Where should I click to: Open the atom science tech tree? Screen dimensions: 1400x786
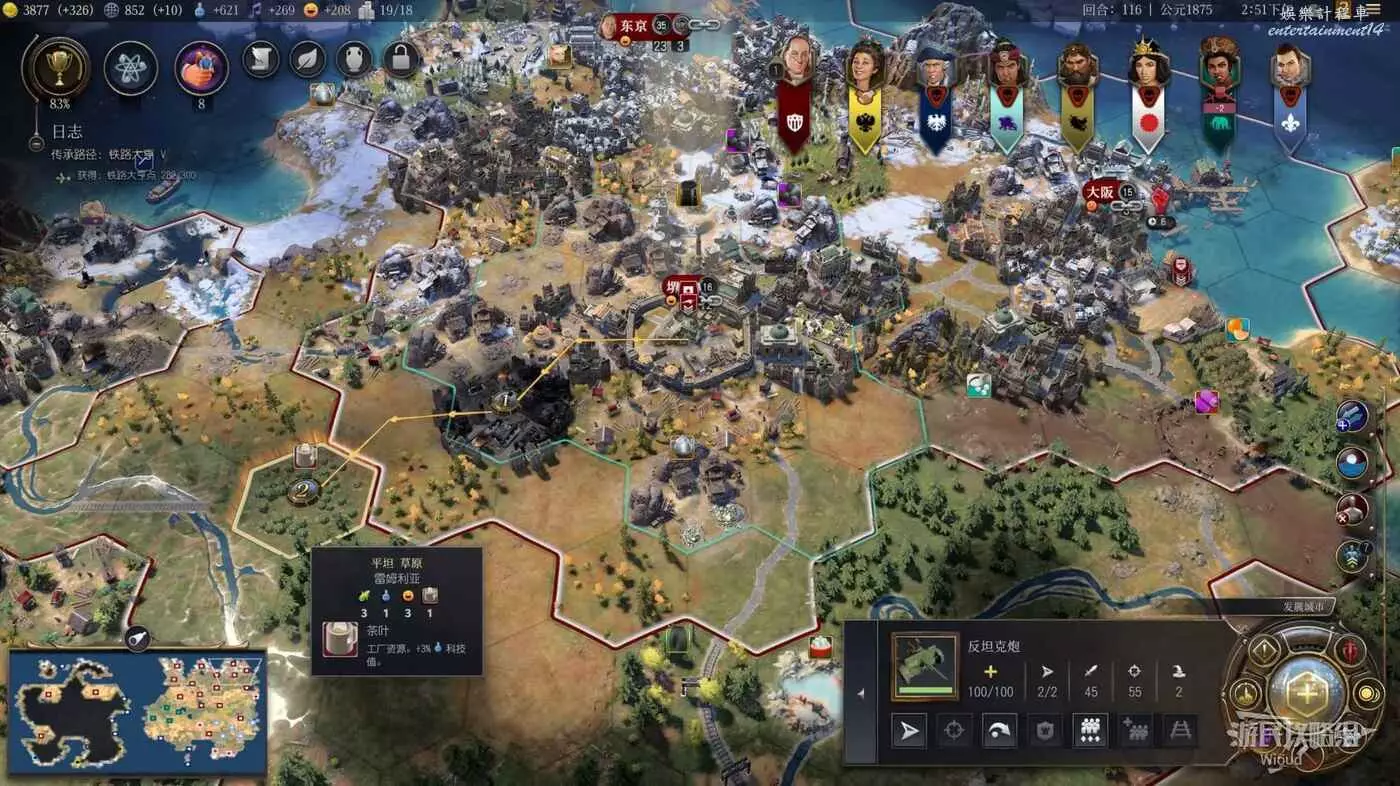131,68
